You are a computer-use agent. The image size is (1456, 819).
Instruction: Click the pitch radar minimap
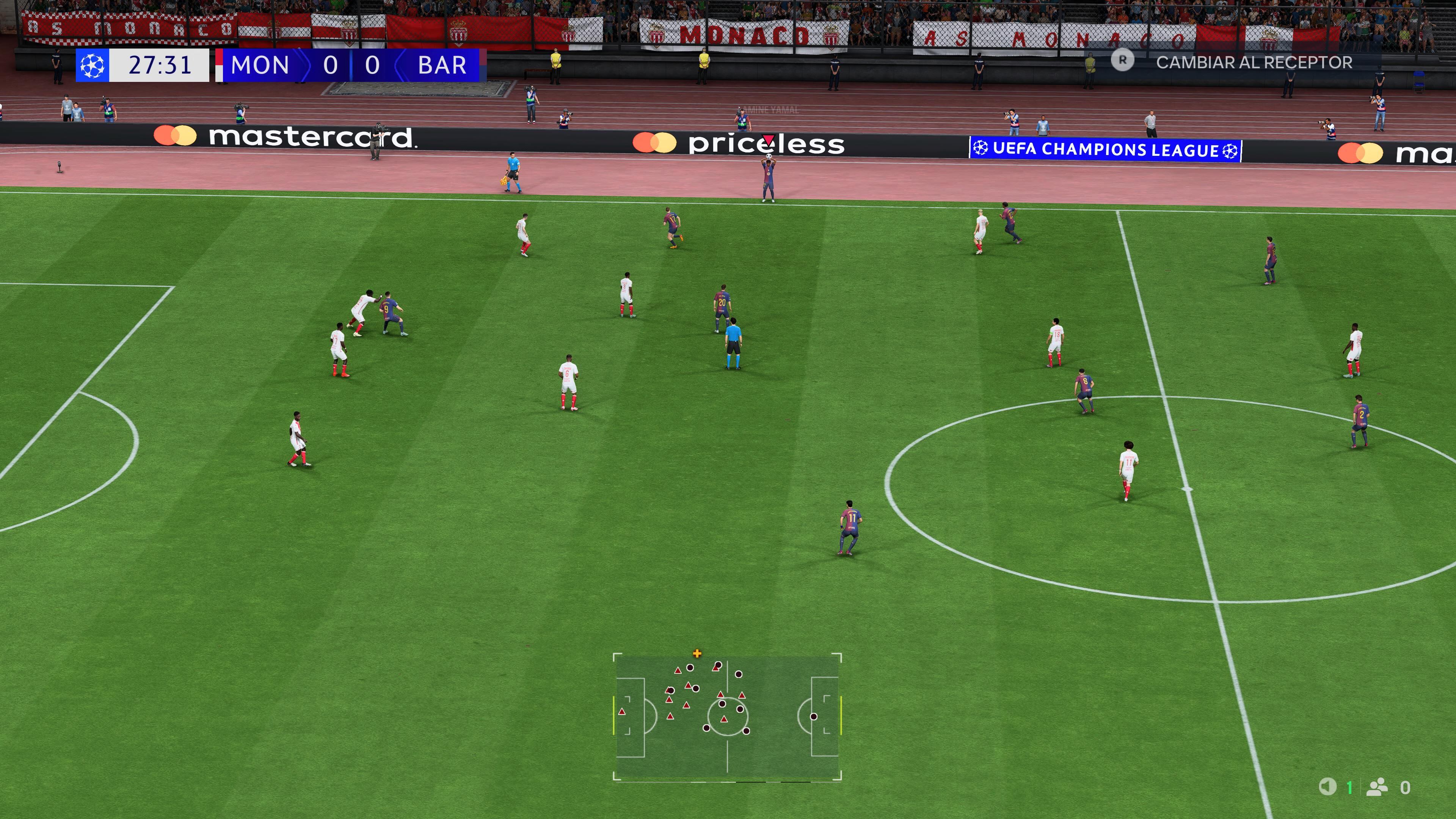pos(727,717)
